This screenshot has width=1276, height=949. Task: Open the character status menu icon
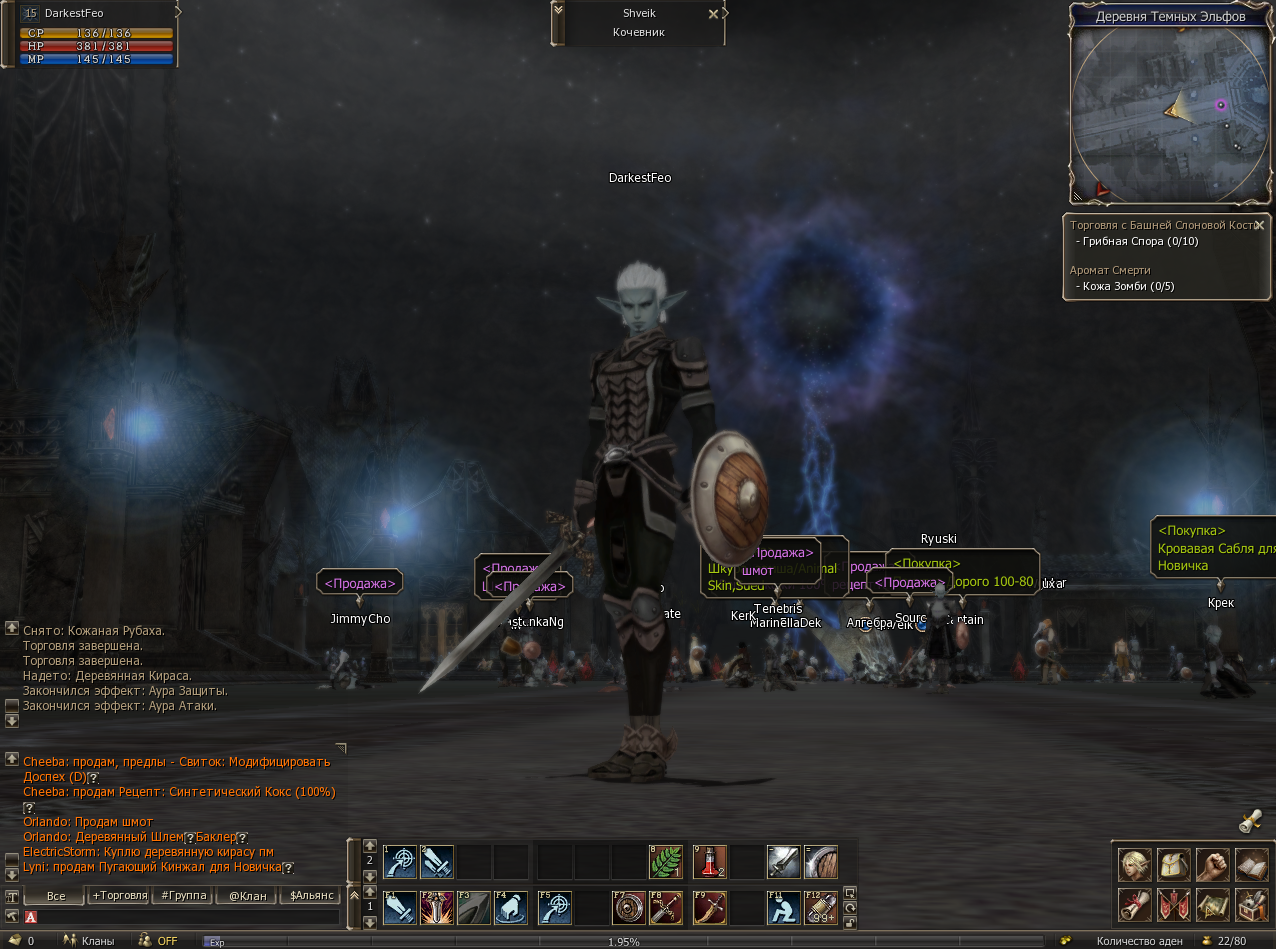point(1133,864)
